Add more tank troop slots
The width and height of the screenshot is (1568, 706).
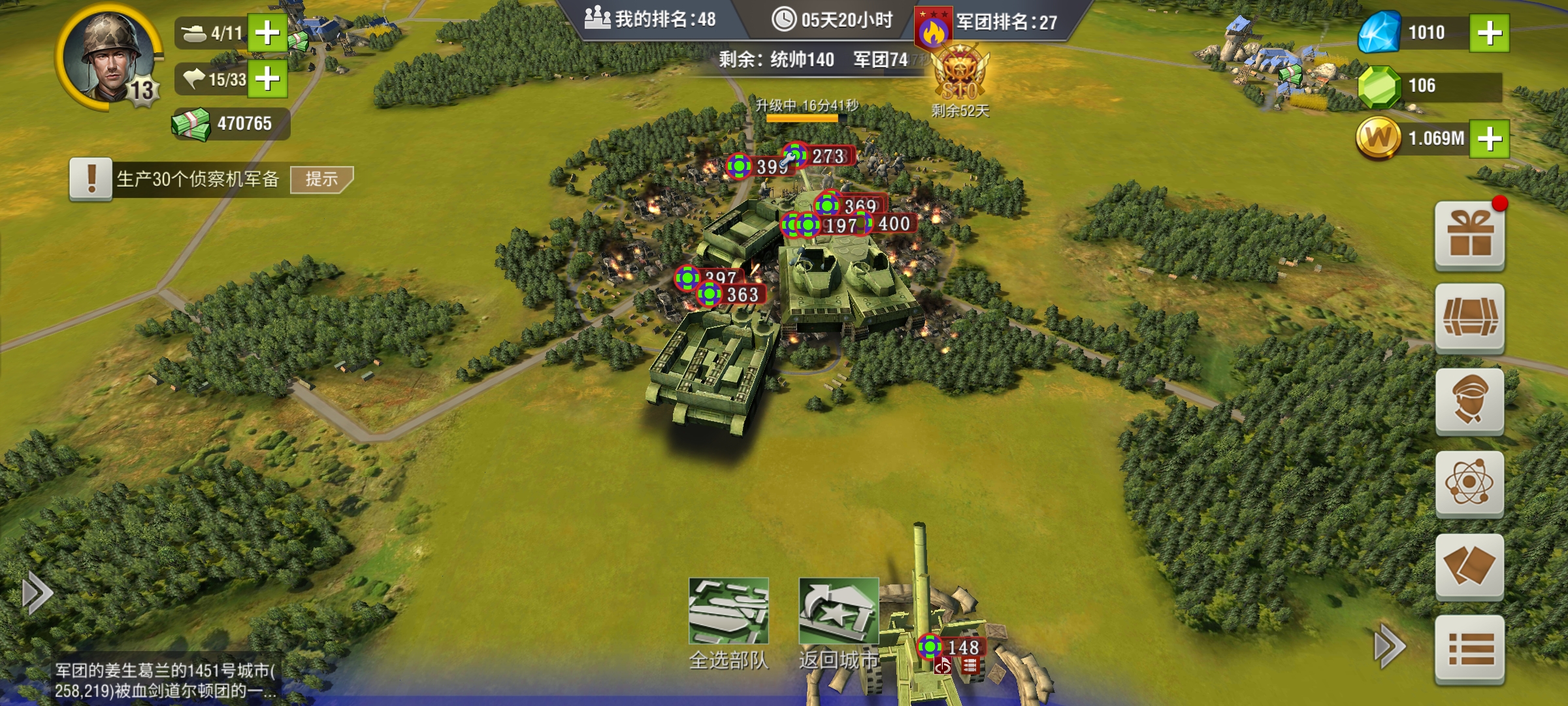pos(267,33)
